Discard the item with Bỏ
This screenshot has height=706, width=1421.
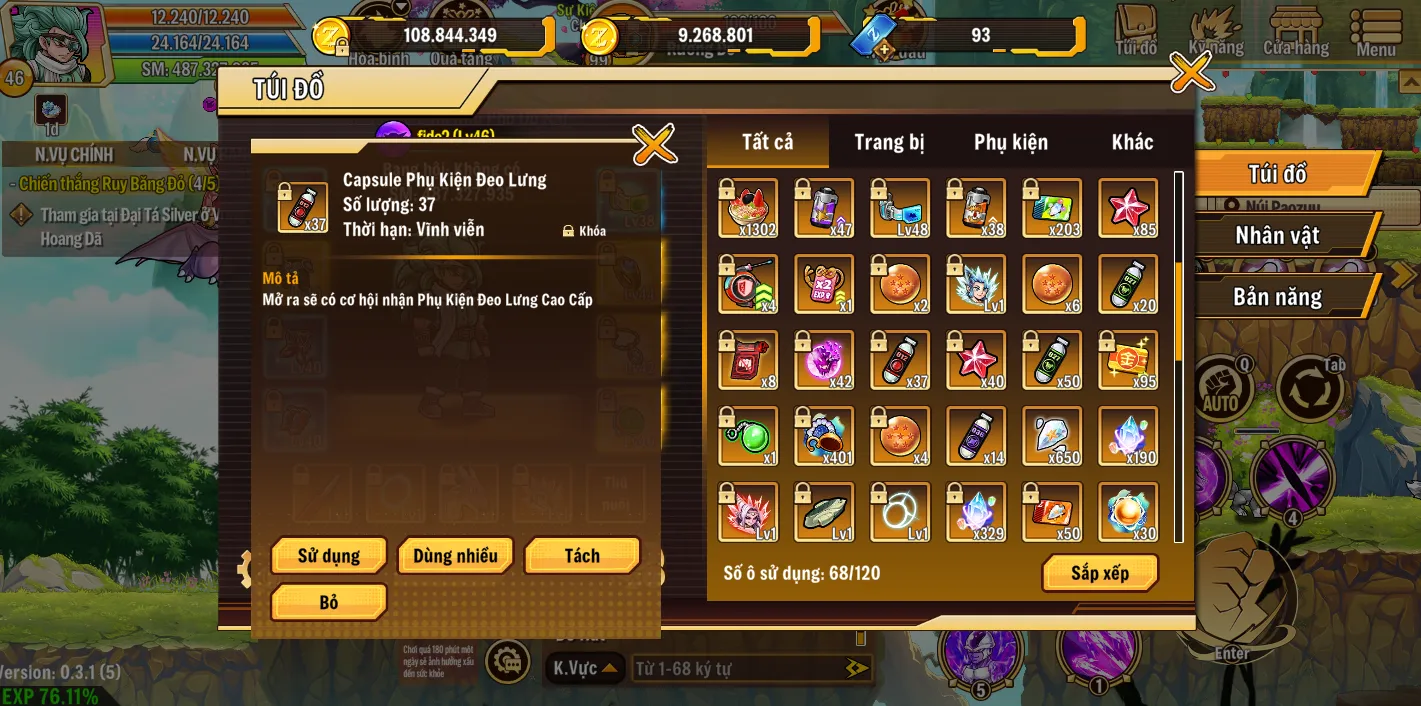(x=328, y=602)
